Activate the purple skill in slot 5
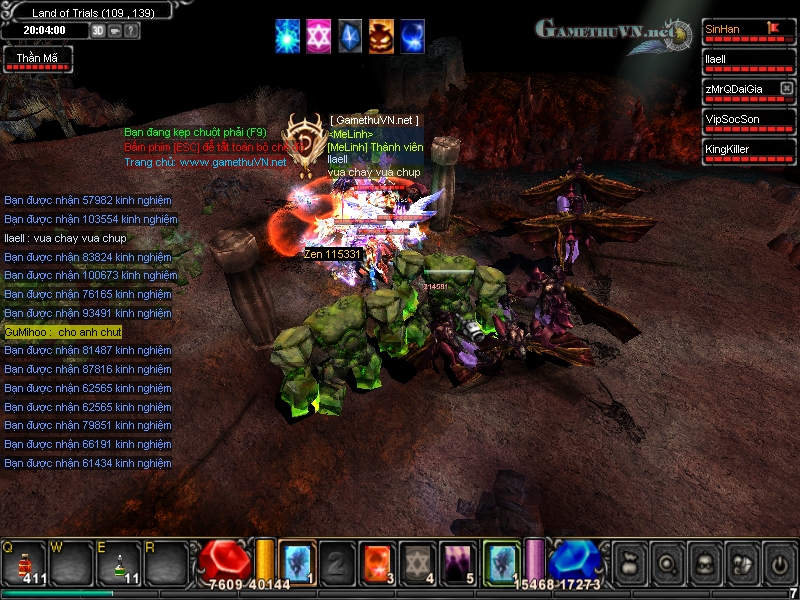Screen dimensions: 800x600 pos(458,561)
